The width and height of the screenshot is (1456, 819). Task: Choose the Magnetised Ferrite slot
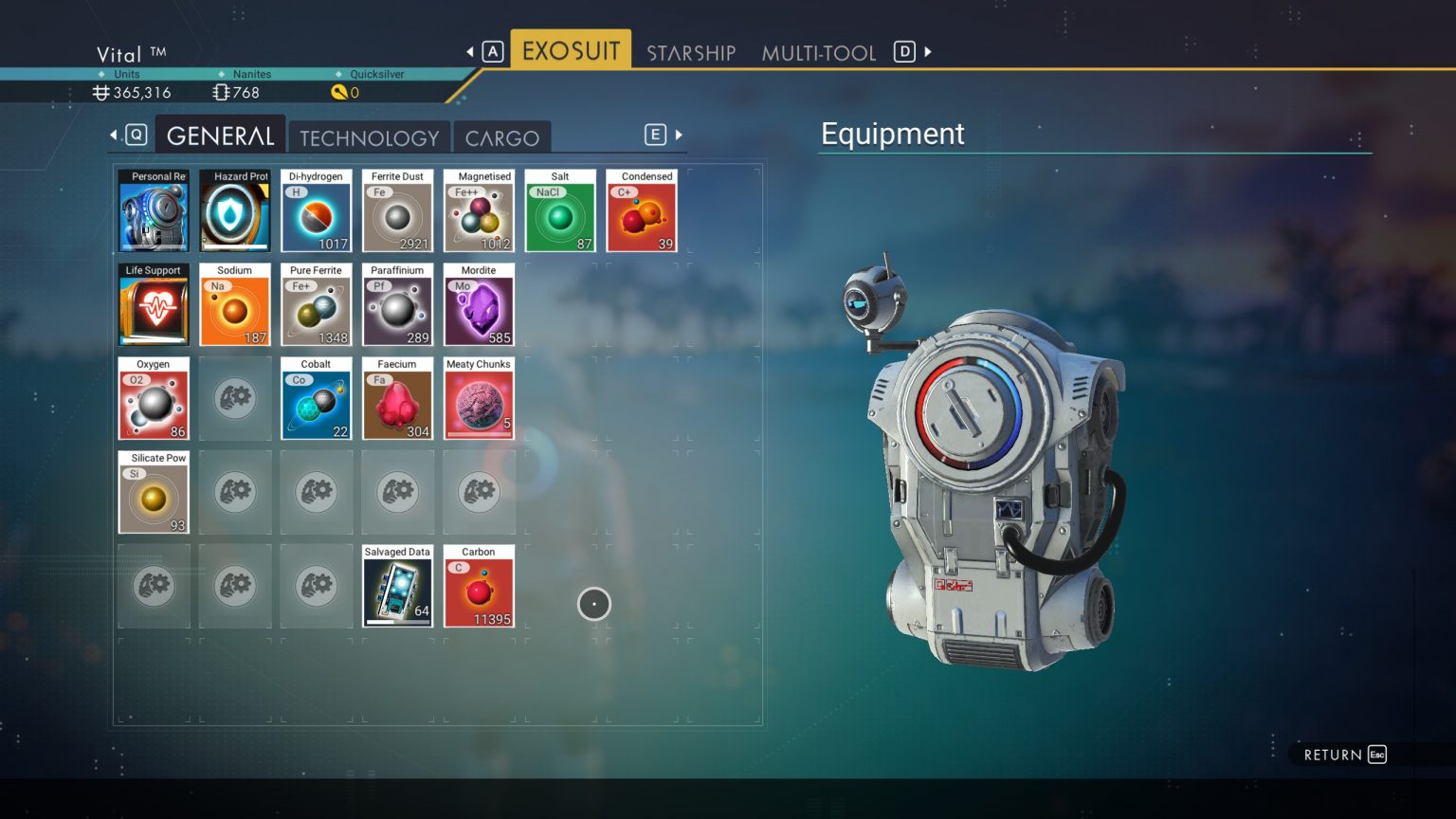pos(480,211)
